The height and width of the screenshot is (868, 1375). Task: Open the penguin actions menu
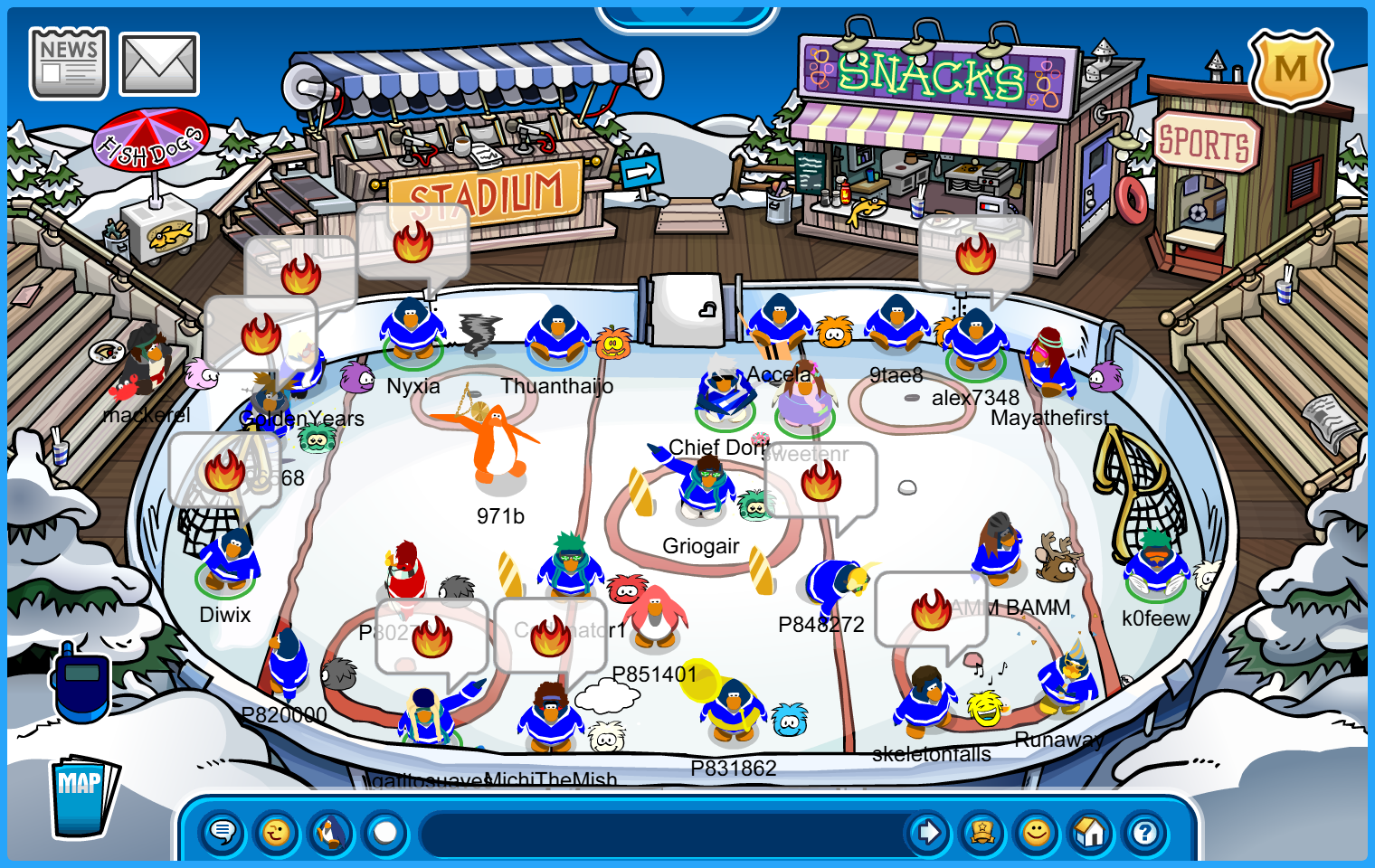[331, 832]
